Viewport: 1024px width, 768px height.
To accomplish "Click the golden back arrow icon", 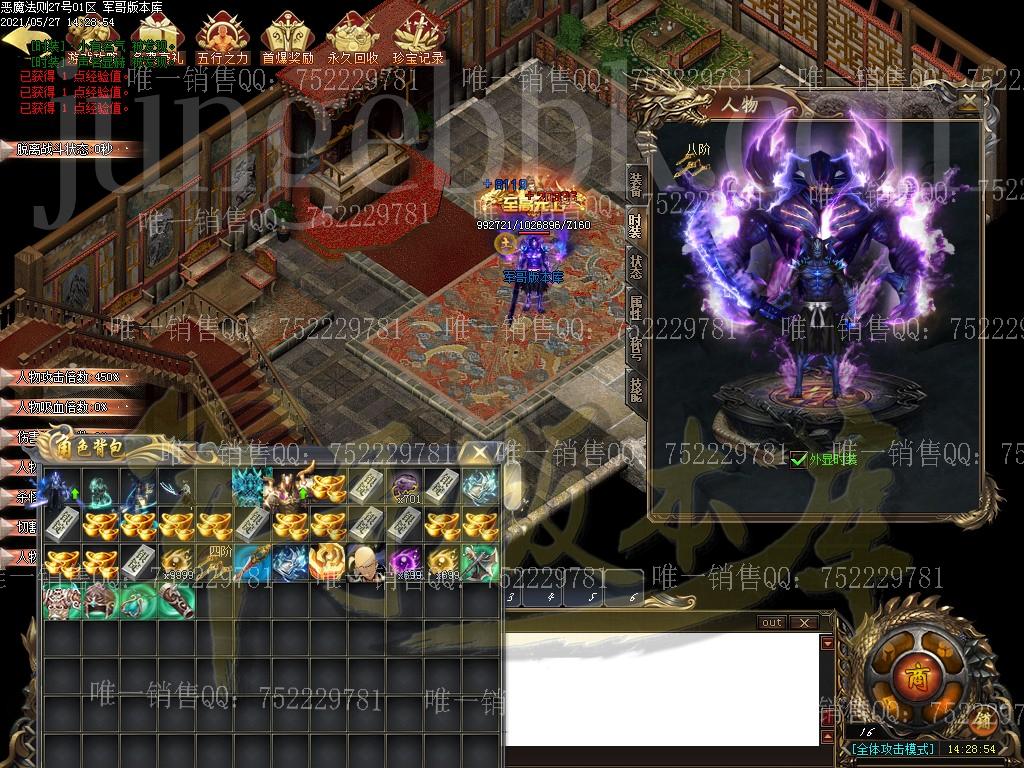I will (x=20, y=38).
